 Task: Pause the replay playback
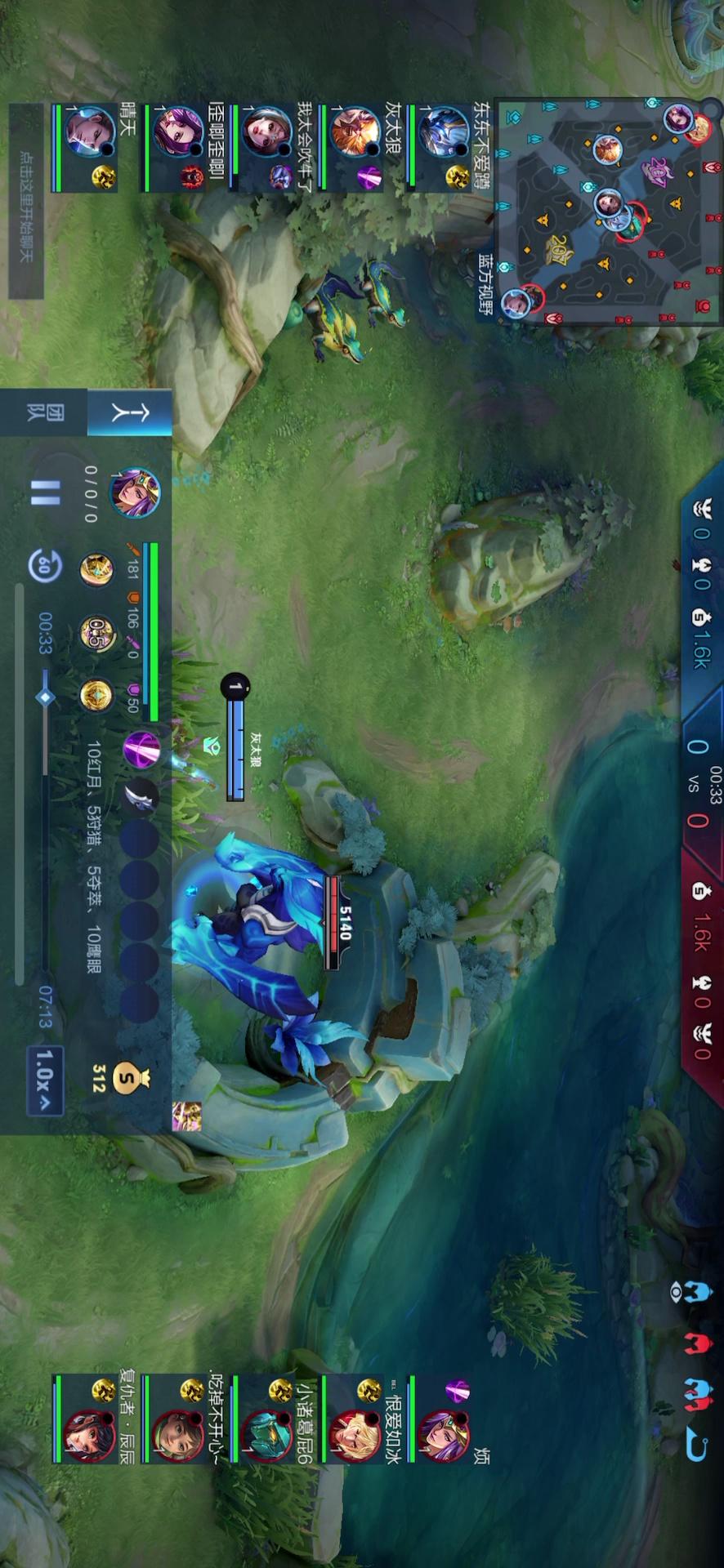click(x=45, y=493)
